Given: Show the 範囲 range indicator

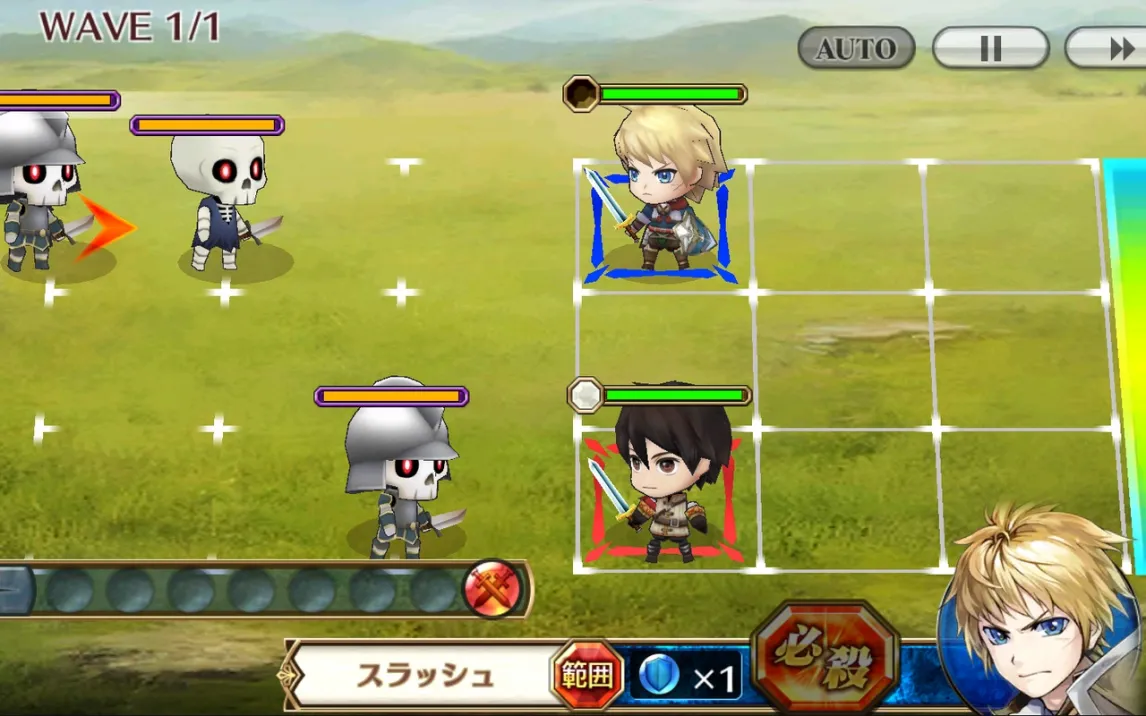Looking at the screenshot, I should 588,675.
